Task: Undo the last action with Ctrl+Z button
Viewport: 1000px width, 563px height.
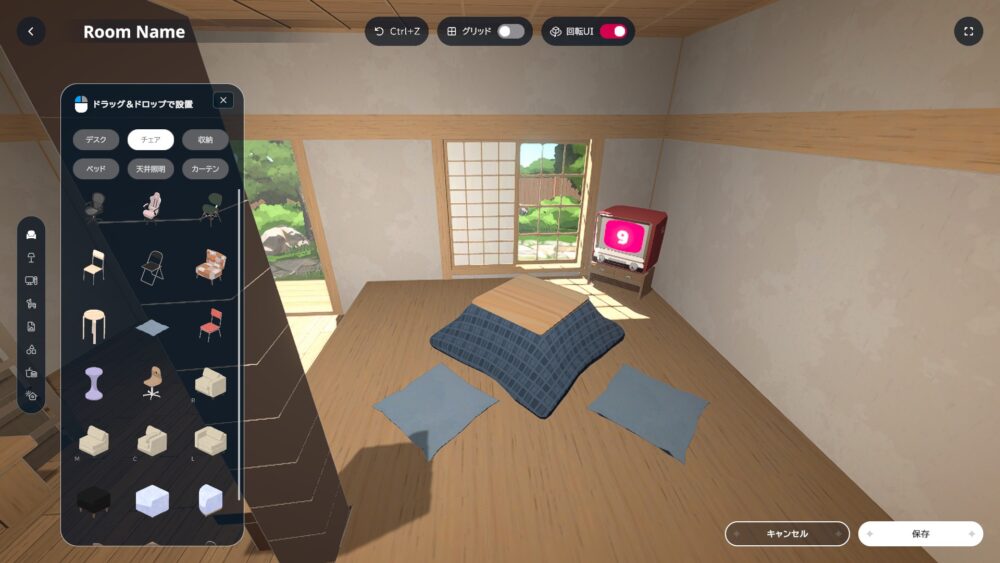Action: pos(397,31)
